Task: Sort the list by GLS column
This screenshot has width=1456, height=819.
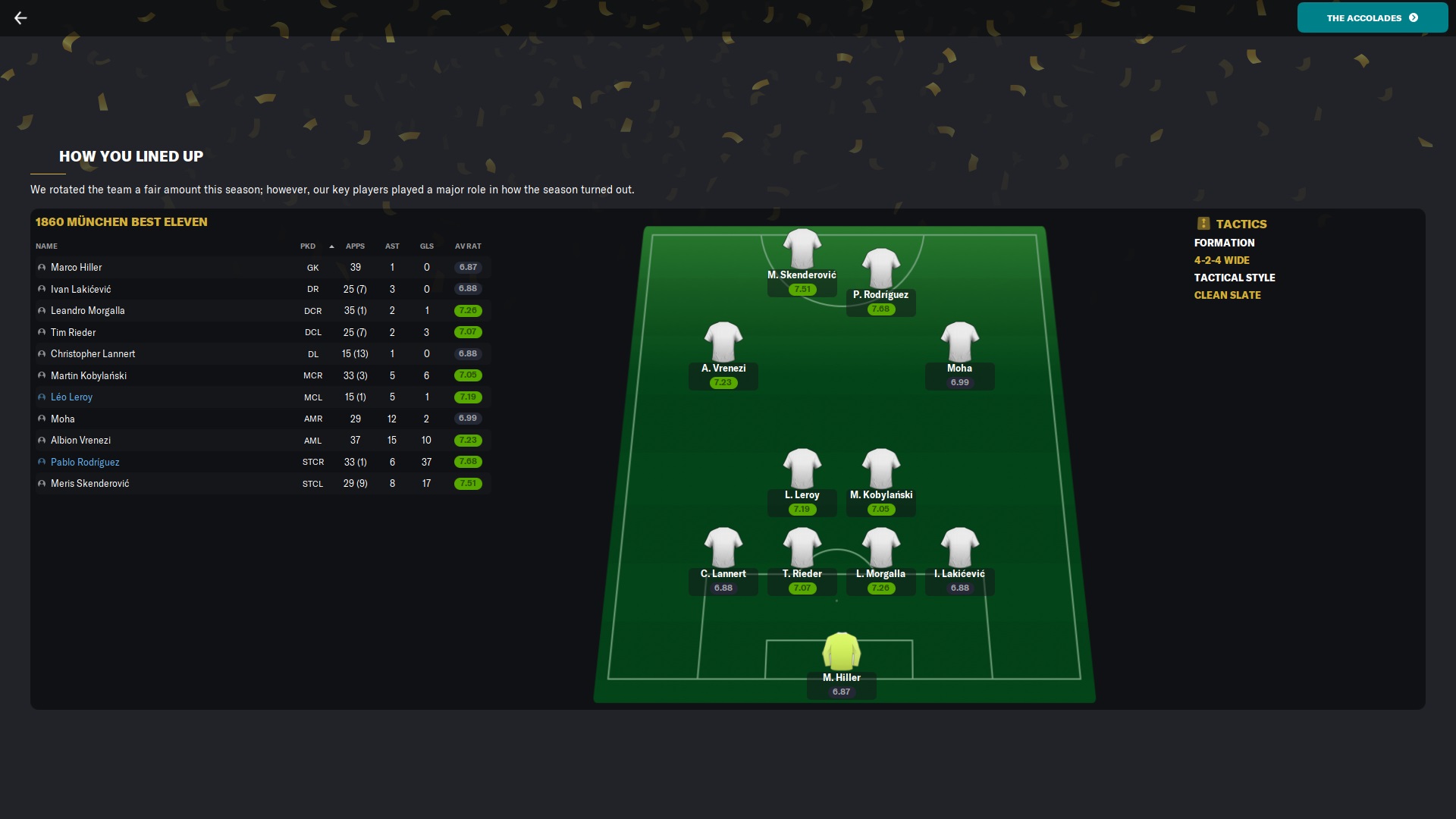Action: pos(427,246)
